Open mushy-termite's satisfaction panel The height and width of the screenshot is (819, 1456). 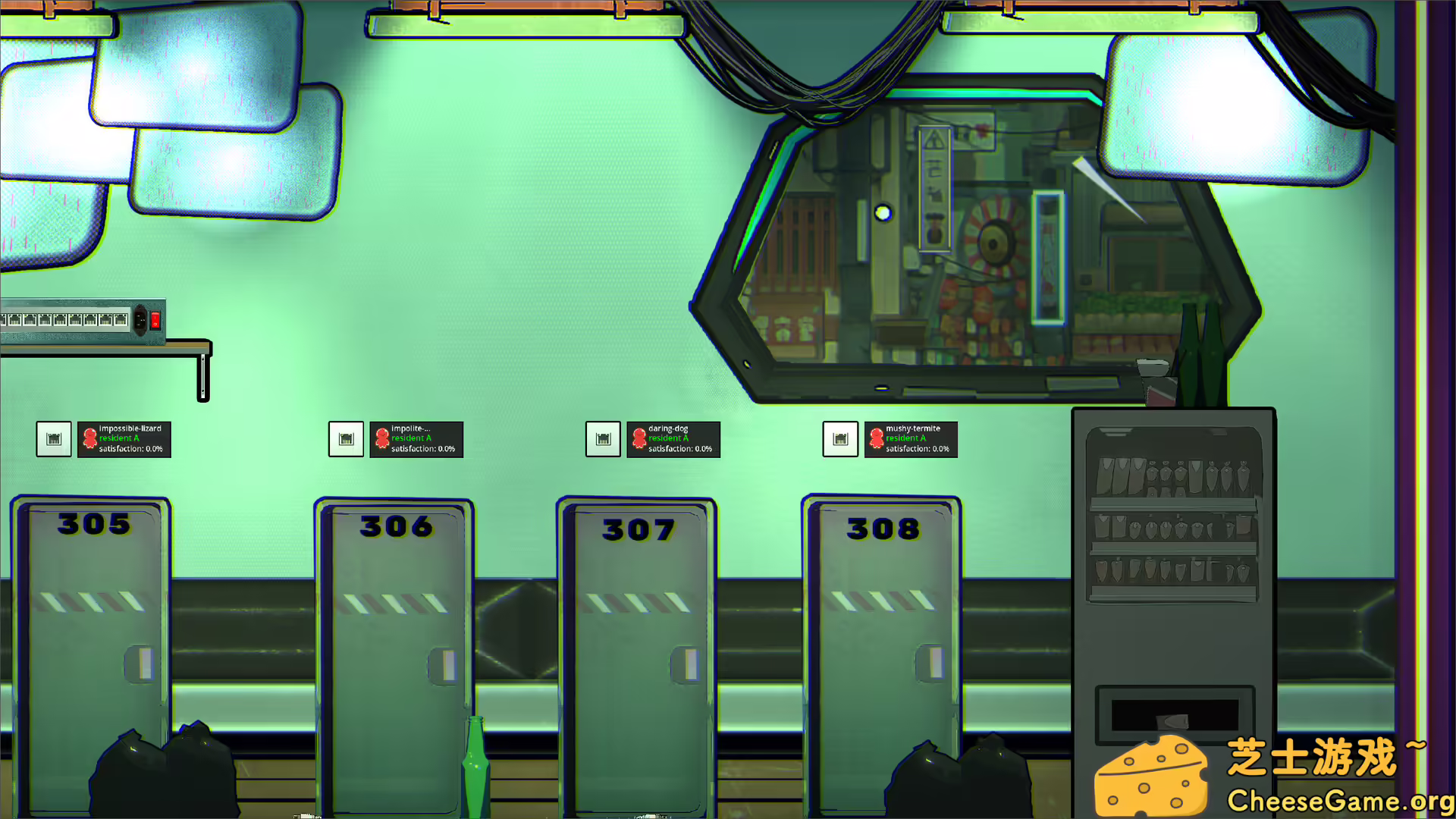coord(911,440)
